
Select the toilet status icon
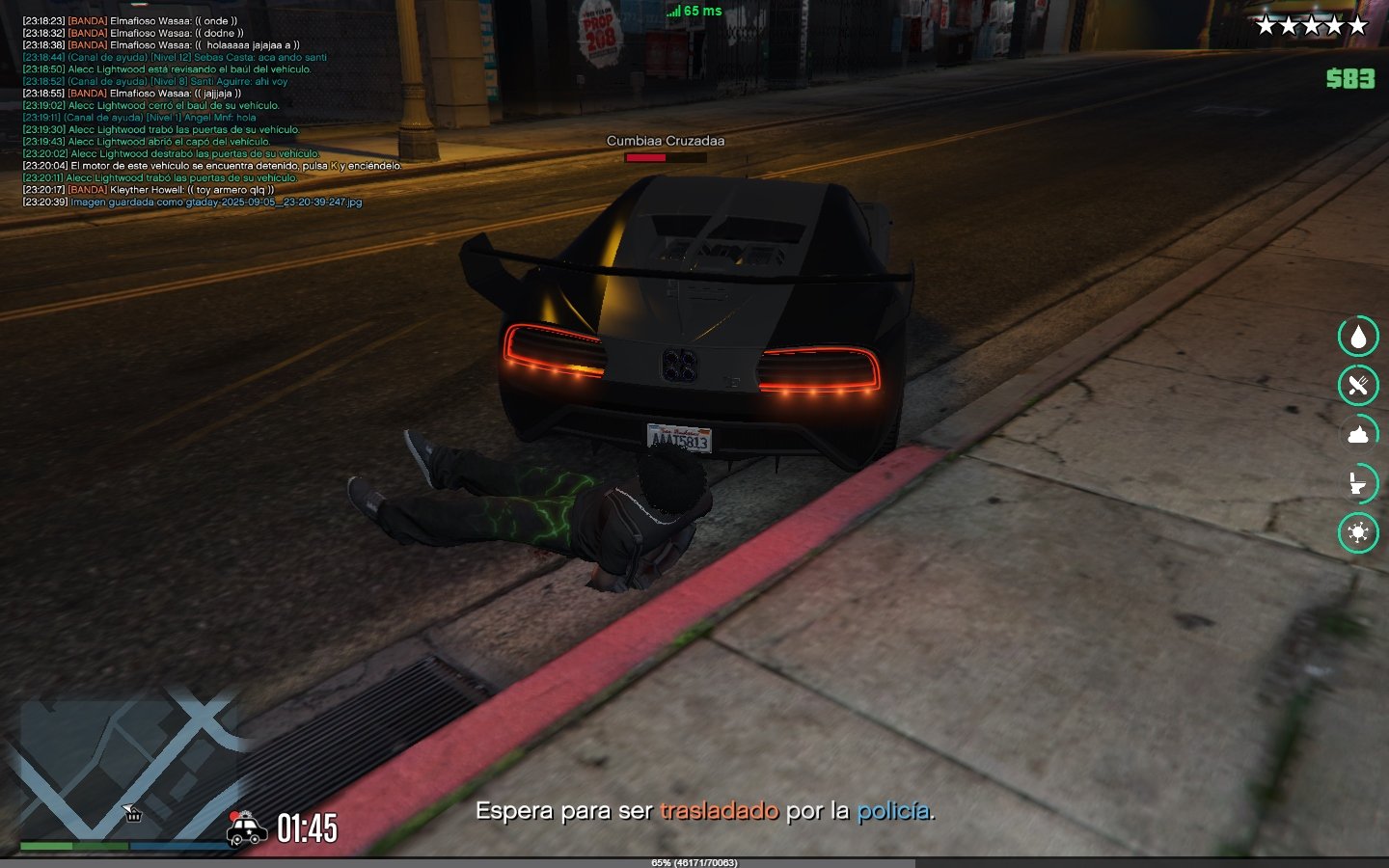click(1358, 482)
